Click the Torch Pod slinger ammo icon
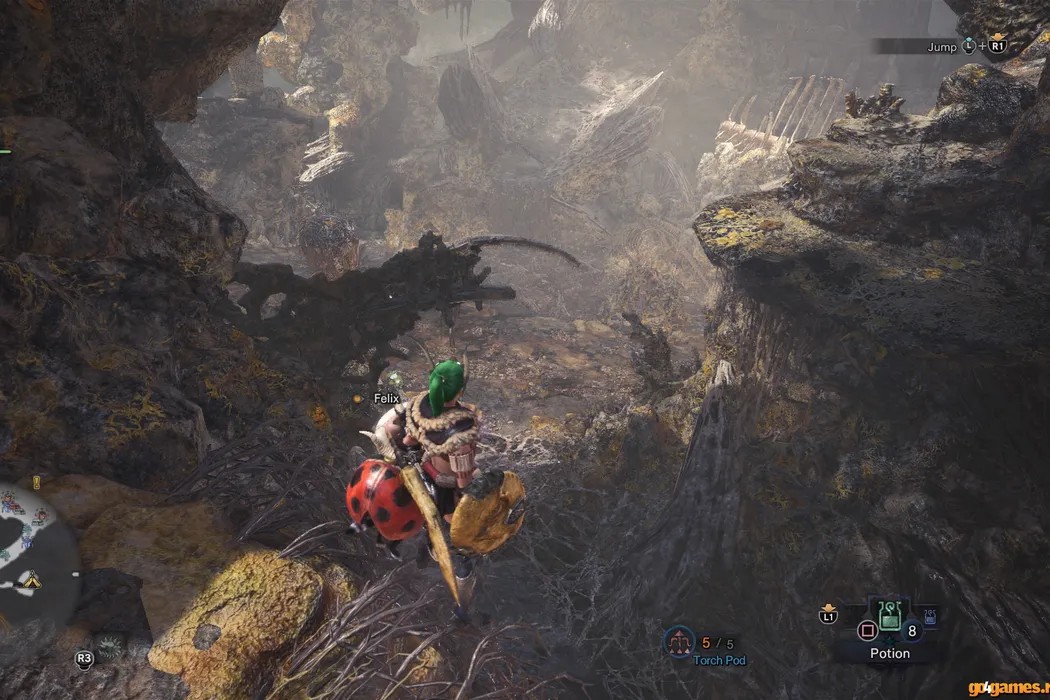 [681, 641]
